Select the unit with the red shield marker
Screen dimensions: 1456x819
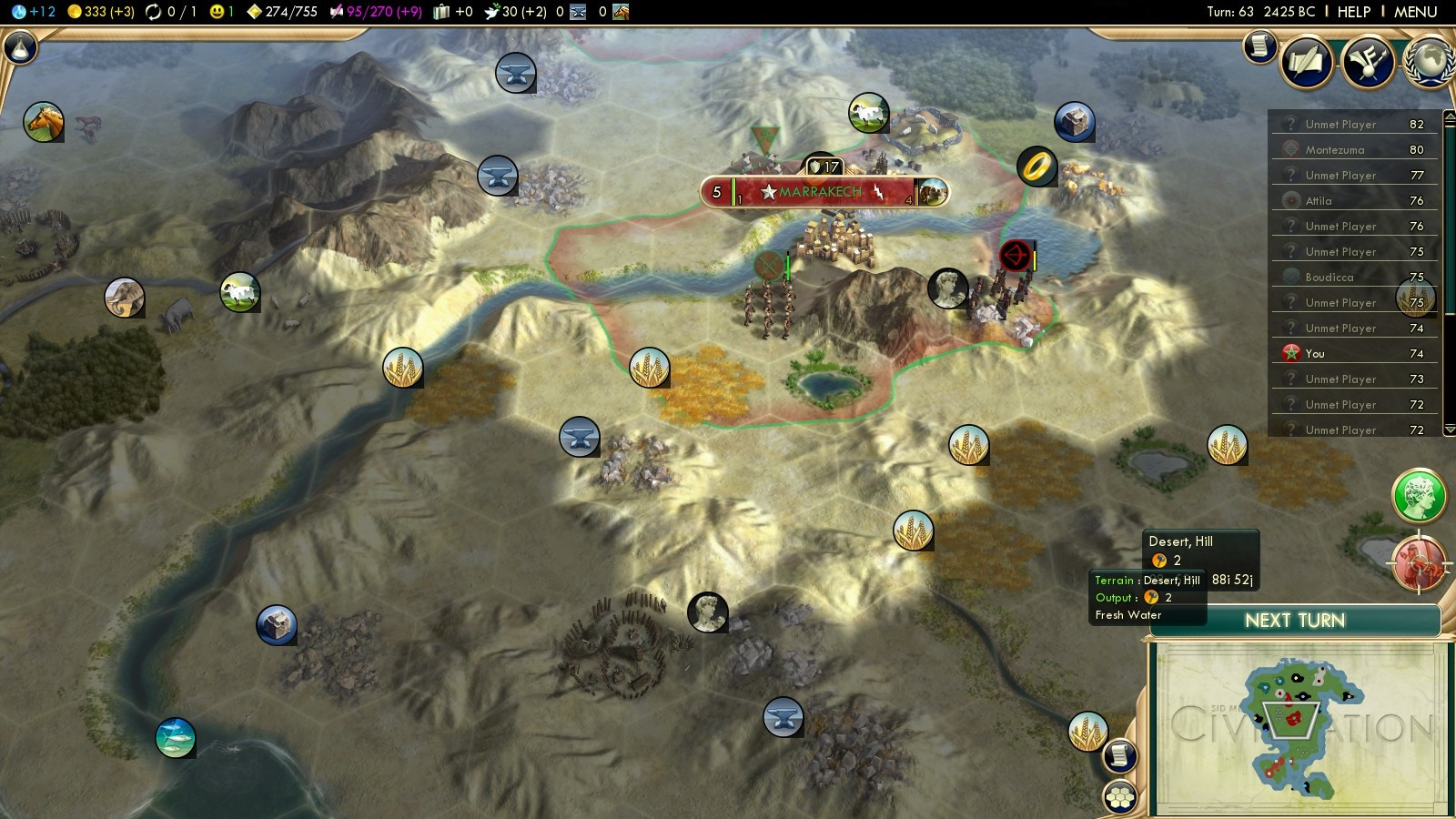tap(1015, 256)
